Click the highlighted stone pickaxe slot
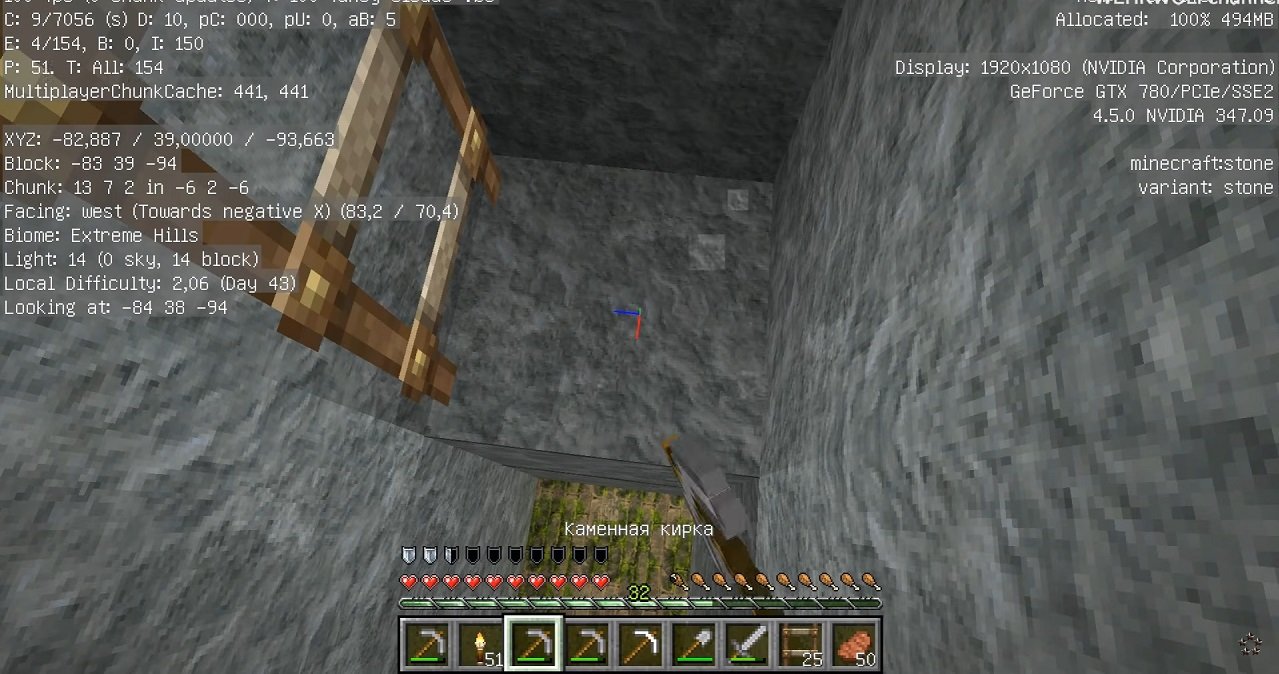1279x674 pixels. pos(533,644)
